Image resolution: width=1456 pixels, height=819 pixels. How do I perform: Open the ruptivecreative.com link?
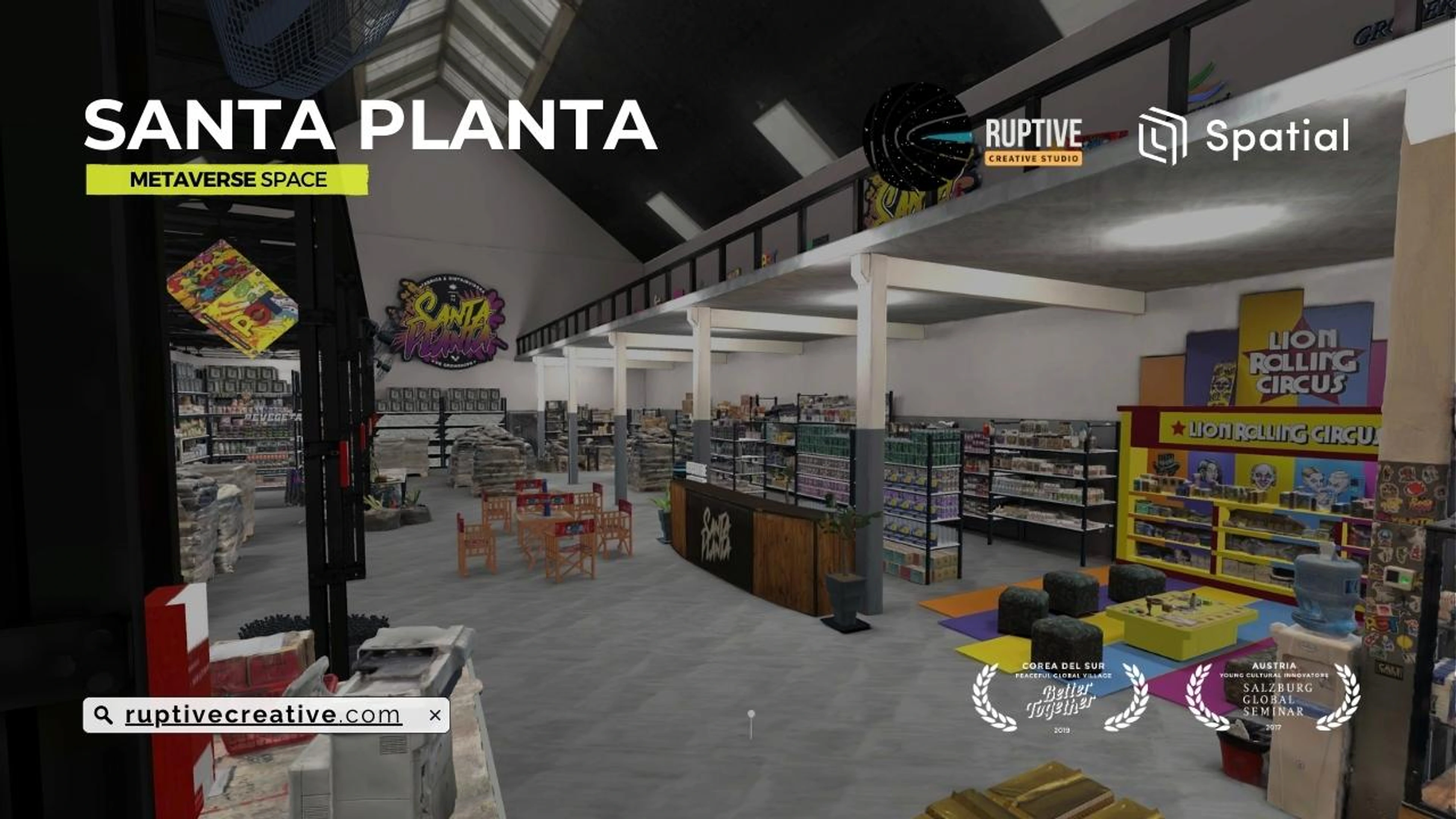click(263, 715)
